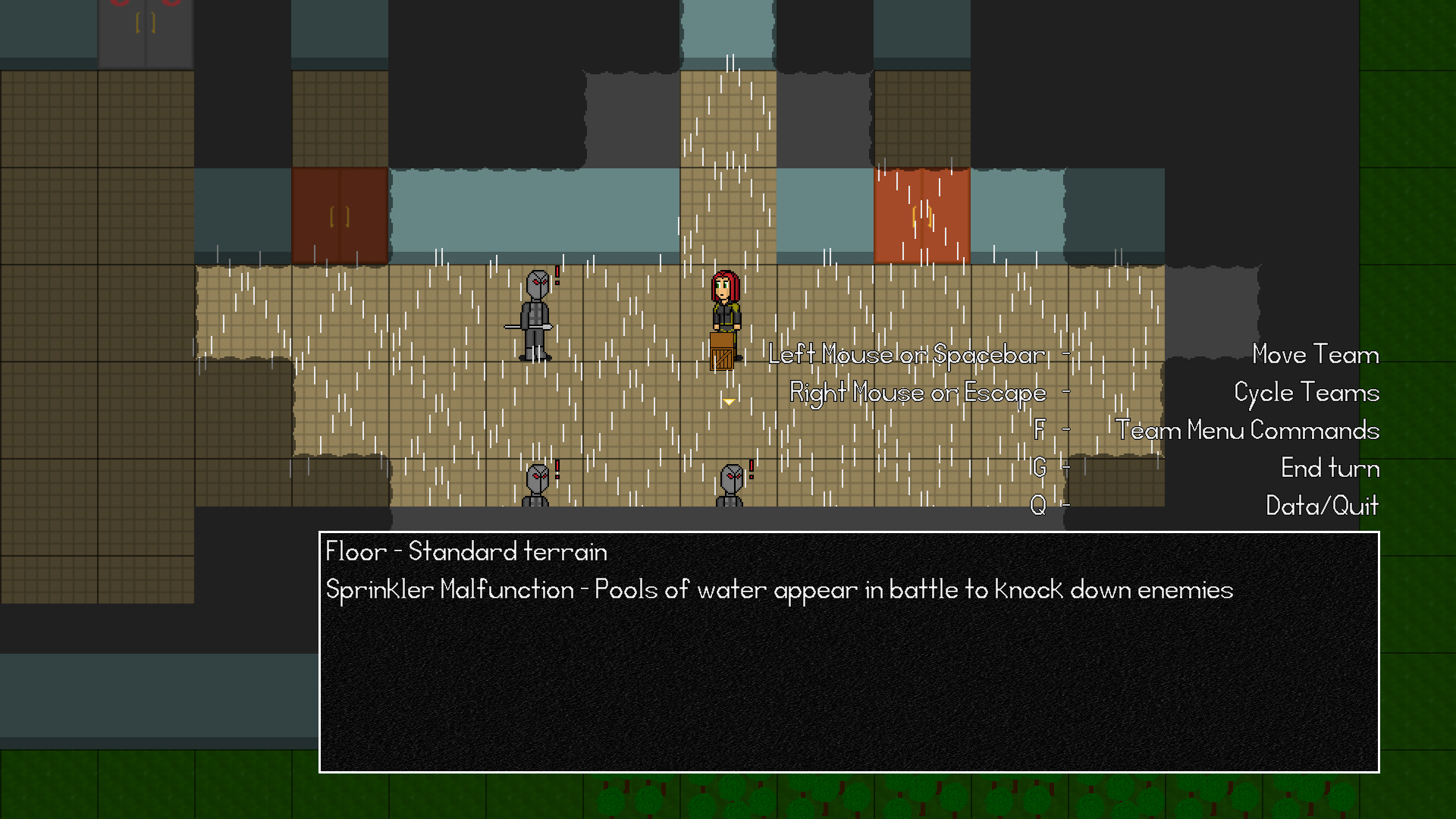Open Team Menu Commands

[x=1247, y=430]
